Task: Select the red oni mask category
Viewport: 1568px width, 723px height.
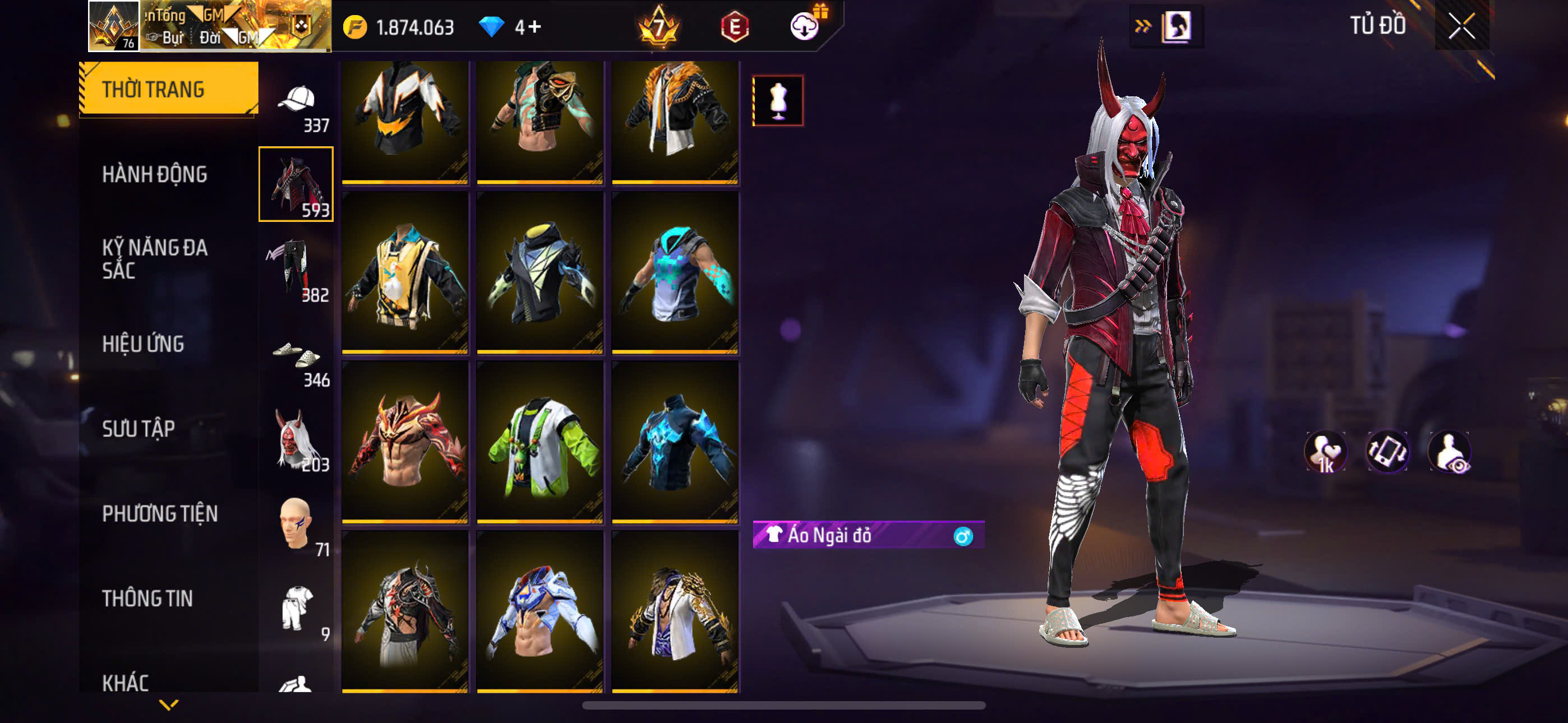Action: (x=297, y=439)
